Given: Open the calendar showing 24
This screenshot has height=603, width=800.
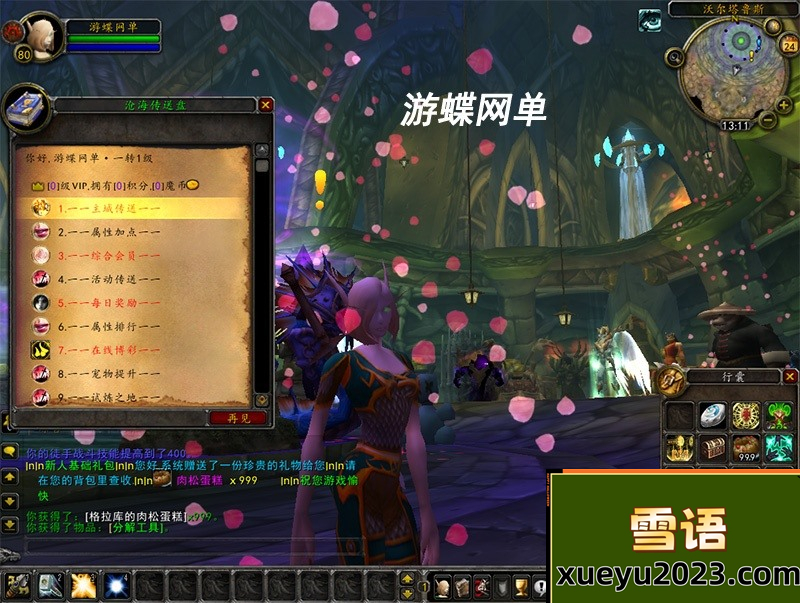Looking at the screenshot, I should 788,45.
